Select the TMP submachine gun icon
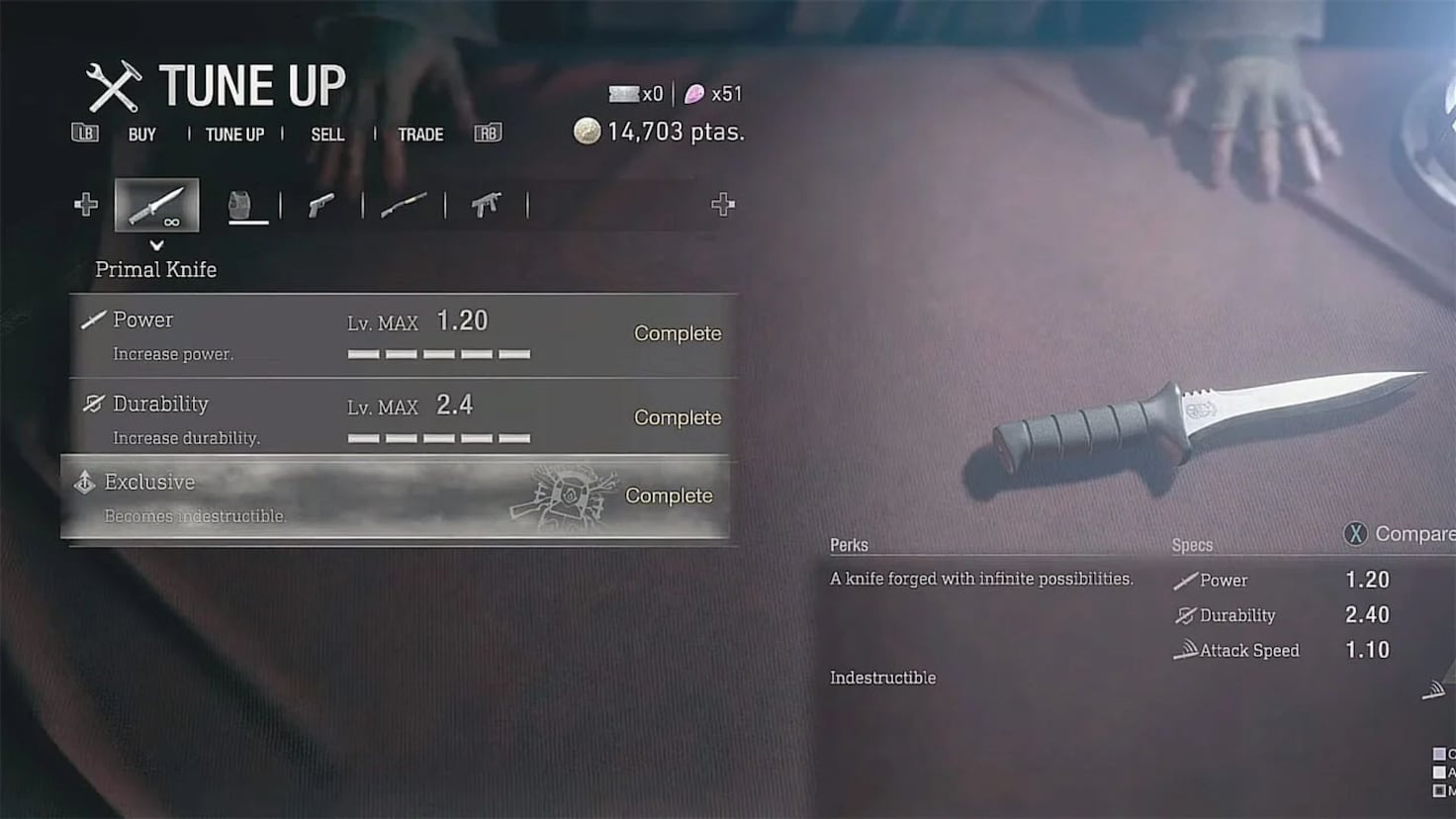This screenshot has height=819, width=1456. click(x=483, y=205)
